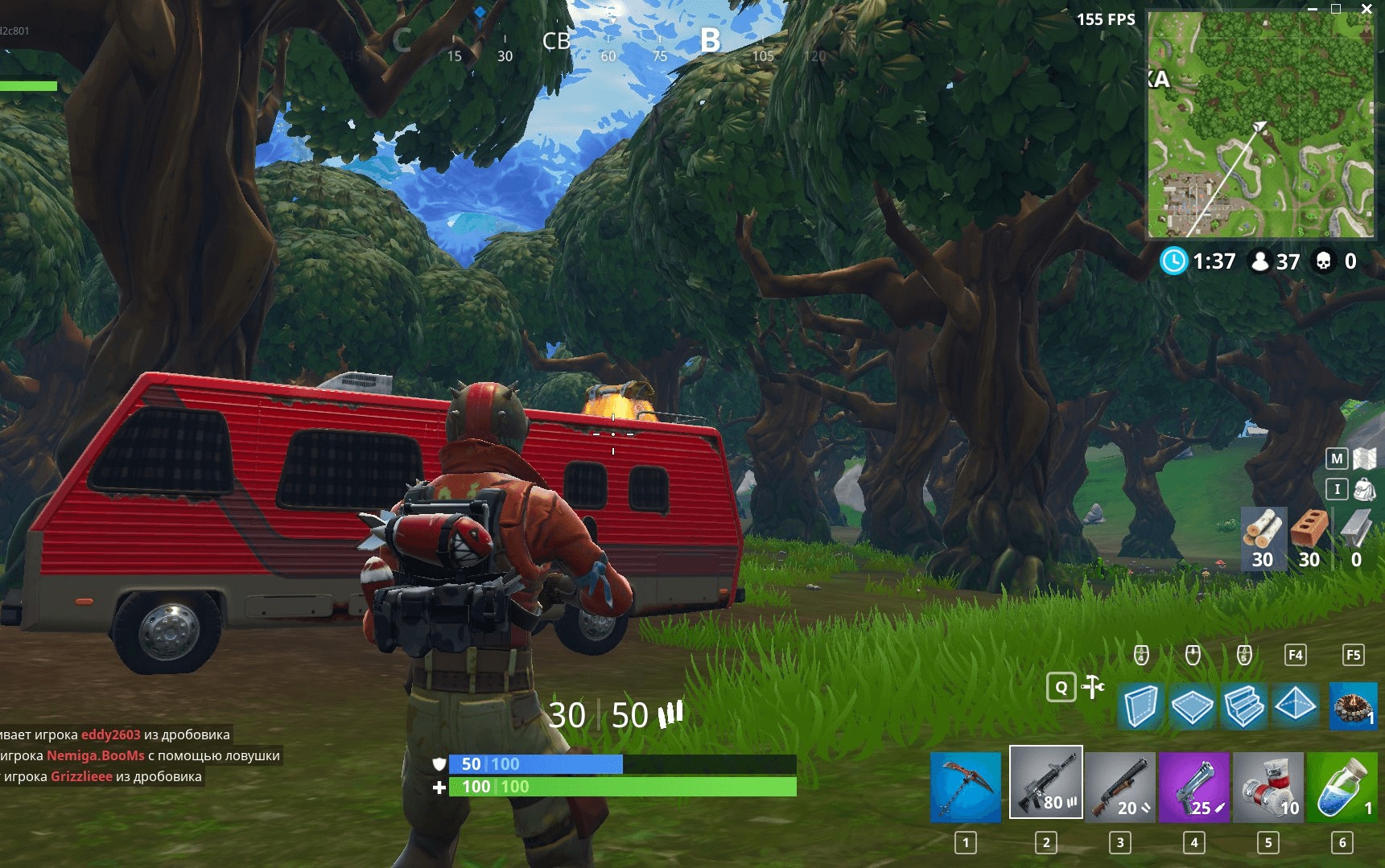Select the shotgun in slot 3

1121,784
